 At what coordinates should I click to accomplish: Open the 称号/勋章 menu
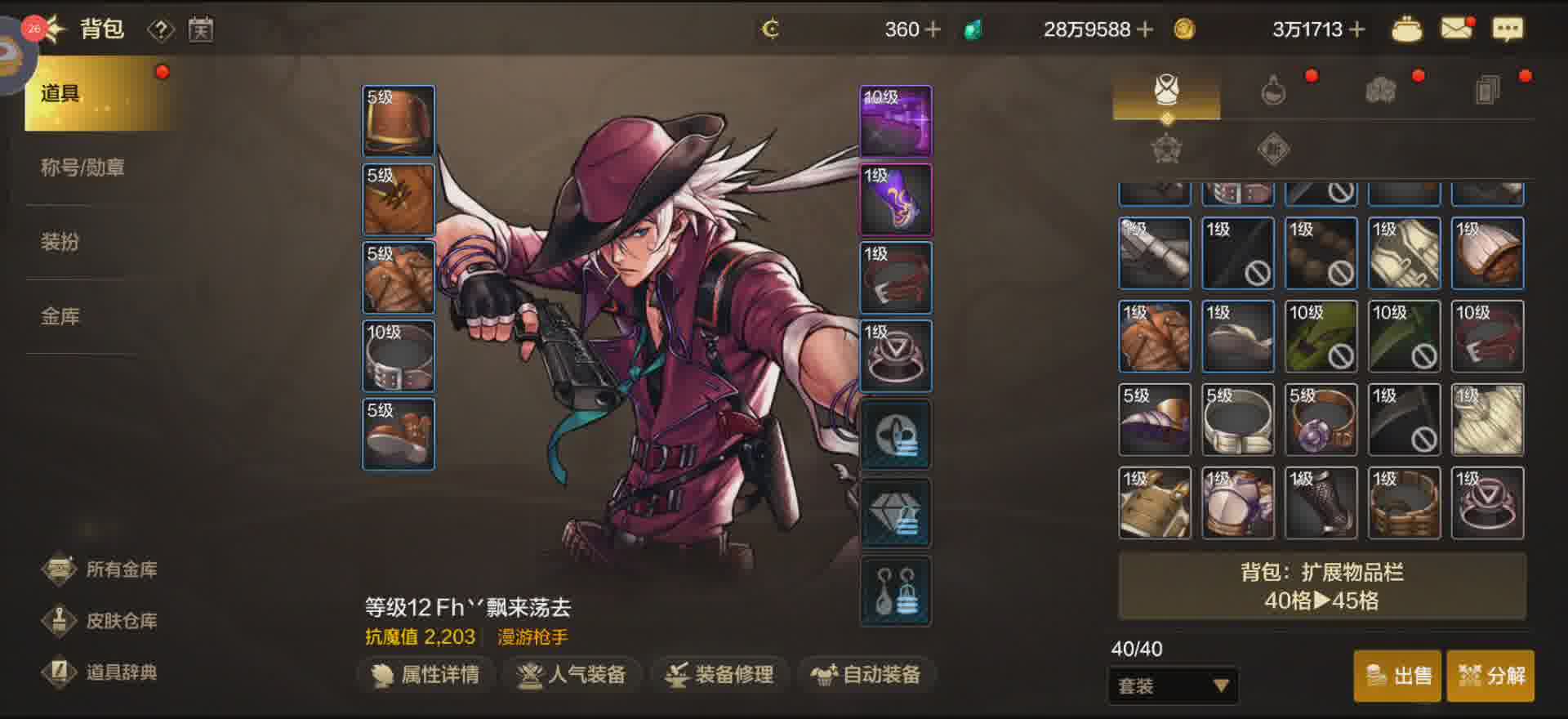(82, 168)
